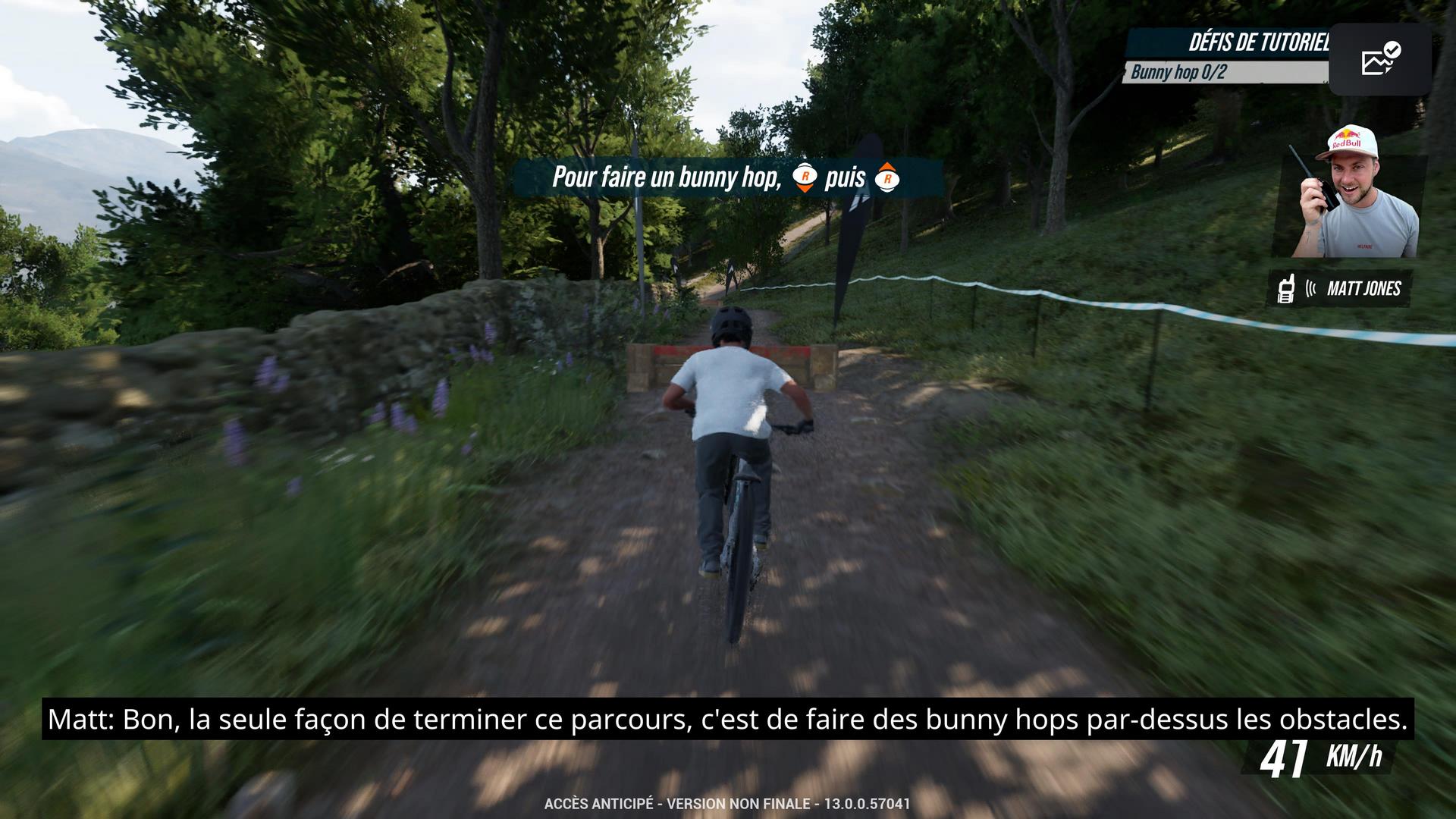Viewport: 1456px width, 819px height.
Task: Click the walkie-talkie icon beside Matt Jones
Action: coord(1285,289)
